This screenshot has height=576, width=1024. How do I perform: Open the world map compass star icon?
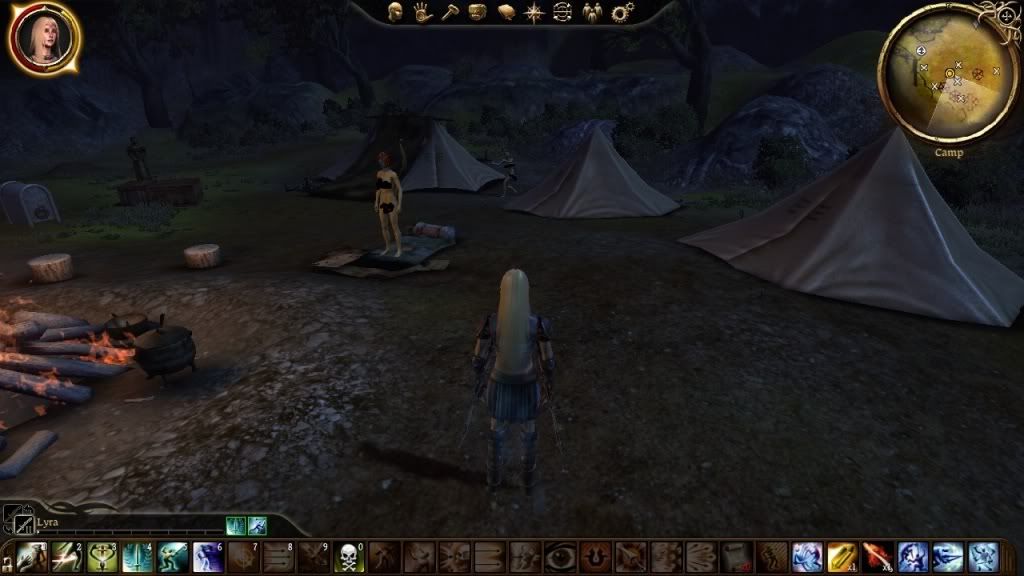534,13
